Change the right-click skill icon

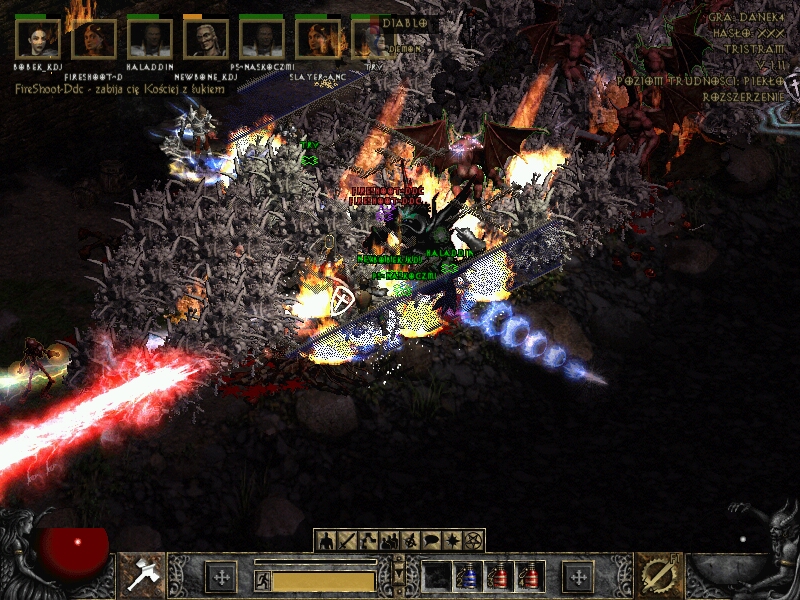(x=657, y=575)
